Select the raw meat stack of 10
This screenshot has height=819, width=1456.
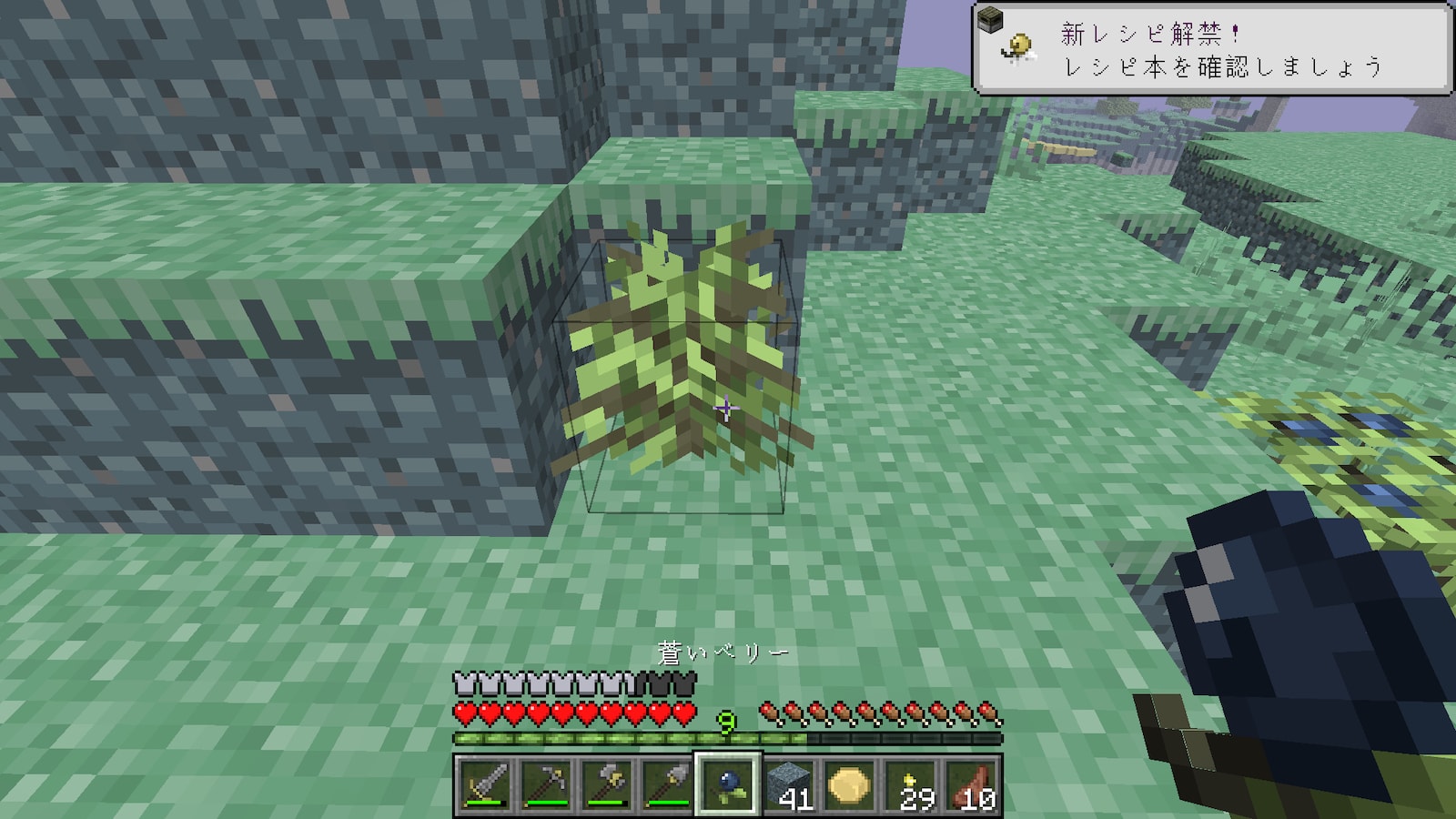pos(972,785)
